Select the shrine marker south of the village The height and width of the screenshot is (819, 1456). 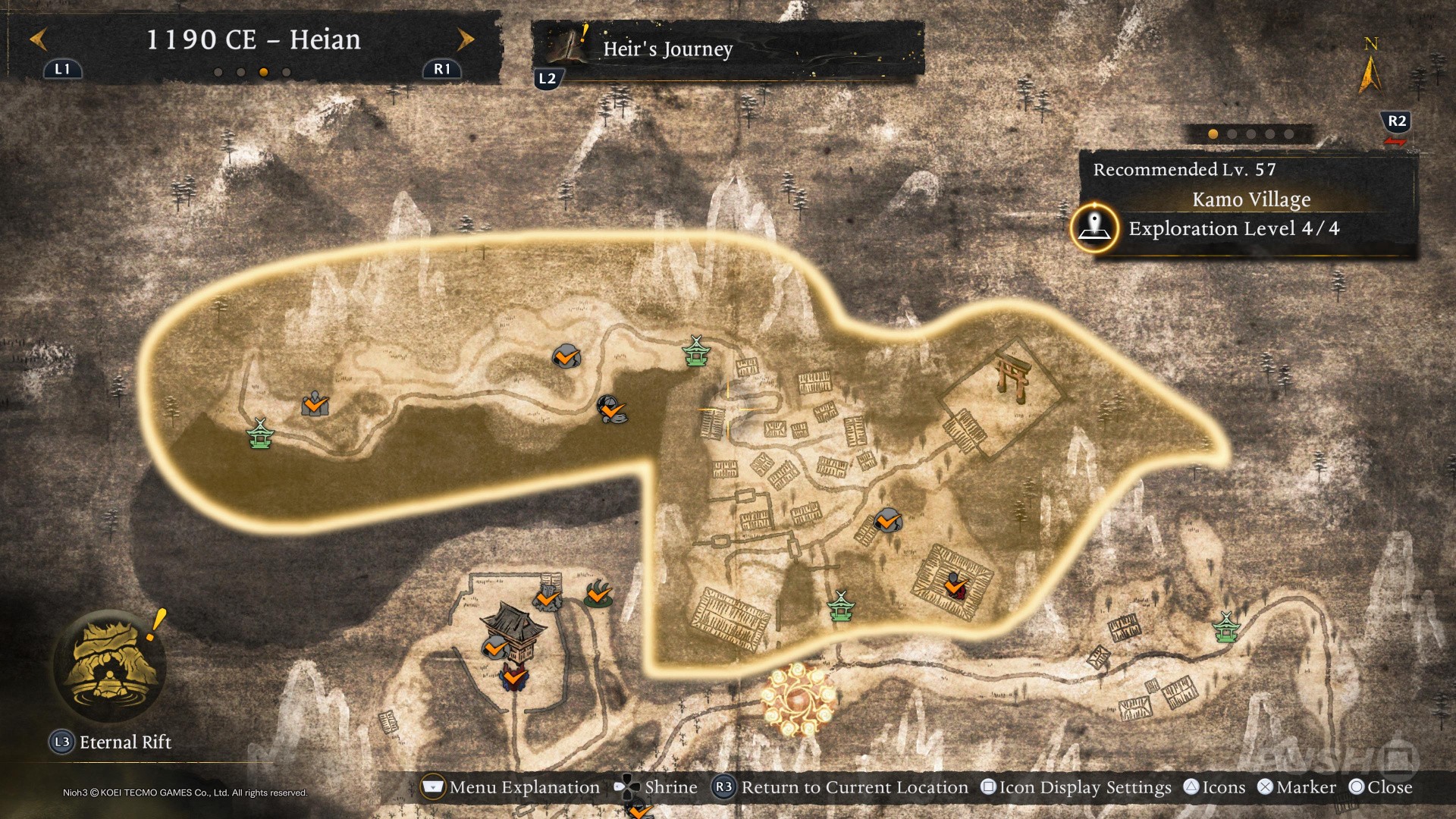(840, 607)
